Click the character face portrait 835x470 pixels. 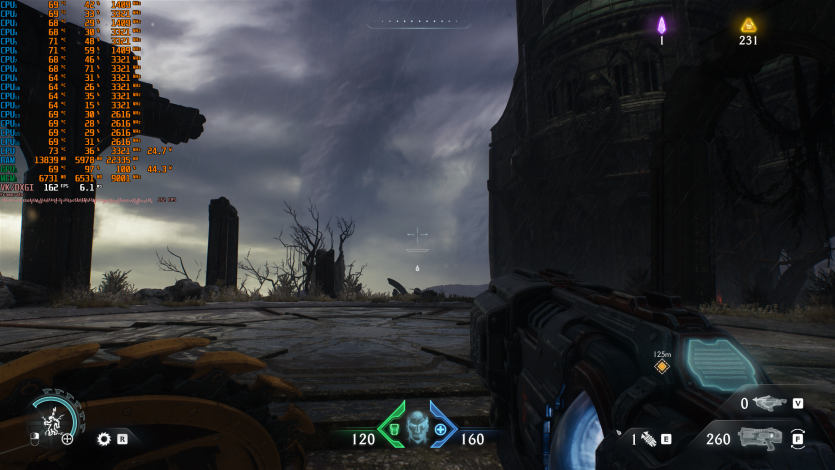pos(418,428)
